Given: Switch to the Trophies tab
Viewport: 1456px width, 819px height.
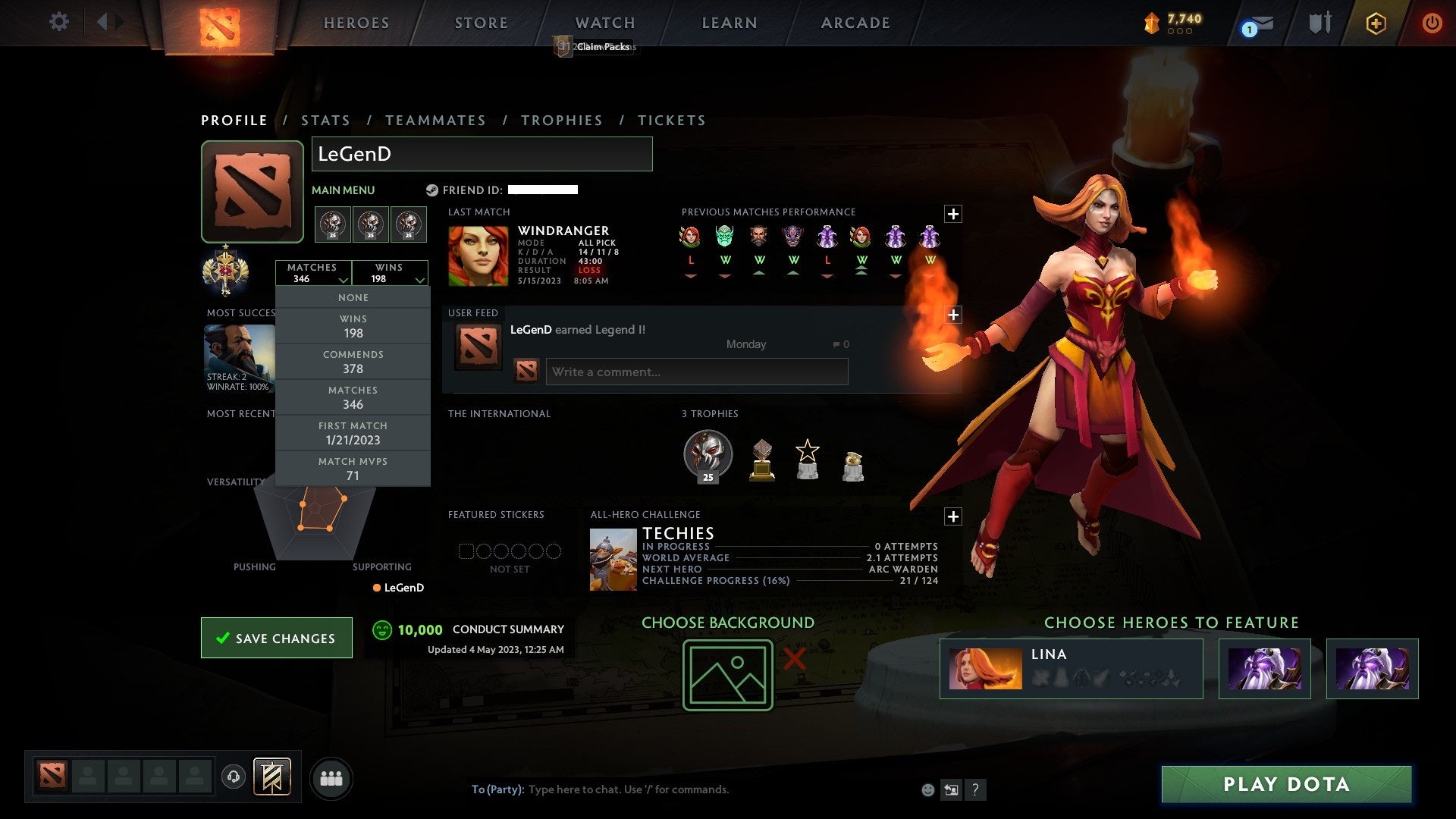Looking at the screenshot, I should point(562,120).
